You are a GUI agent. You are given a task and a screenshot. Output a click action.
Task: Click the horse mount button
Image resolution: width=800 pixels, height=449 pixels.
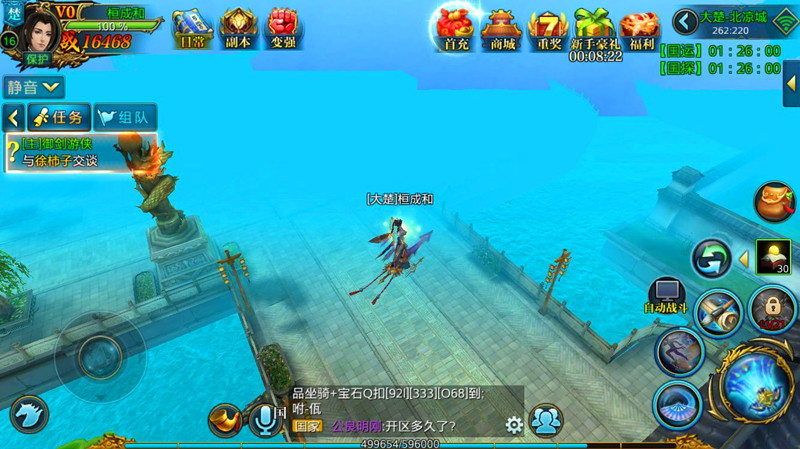click(28, 415)
